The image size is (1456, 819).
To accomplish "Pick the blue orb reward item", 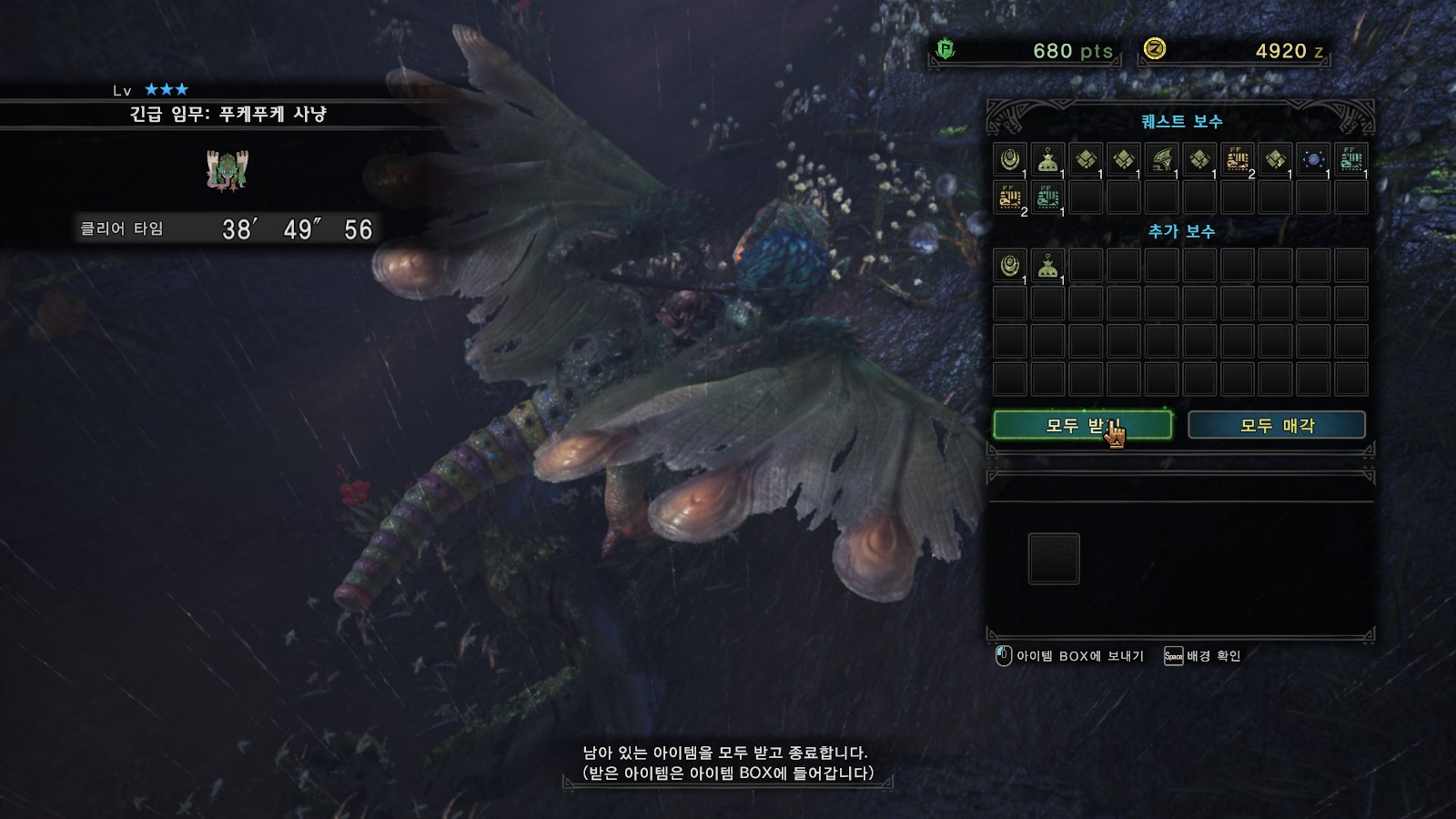I will point(1313,159).
